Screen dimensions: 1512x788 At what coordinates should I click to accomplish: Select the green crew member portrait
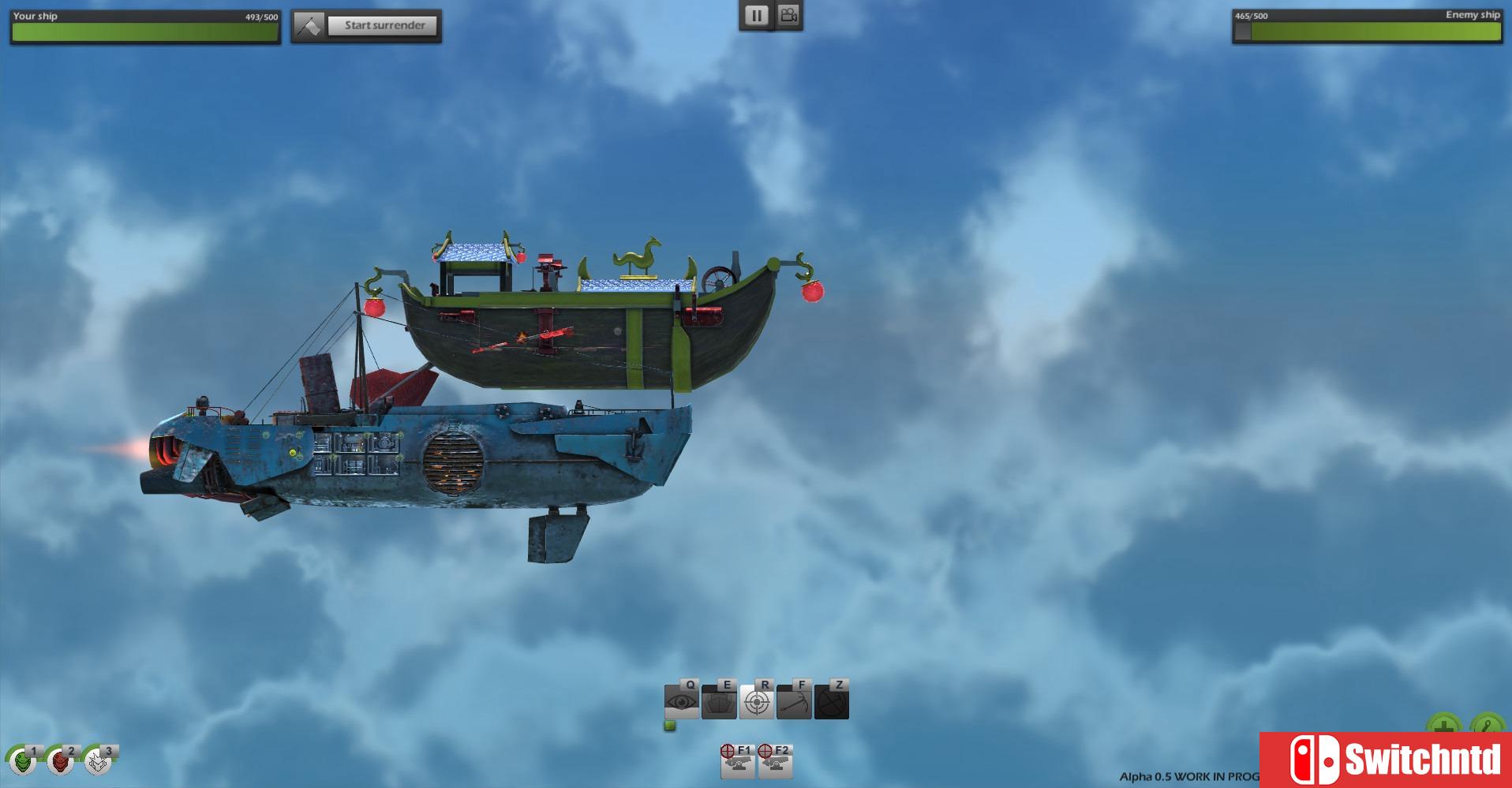(23, 761)
